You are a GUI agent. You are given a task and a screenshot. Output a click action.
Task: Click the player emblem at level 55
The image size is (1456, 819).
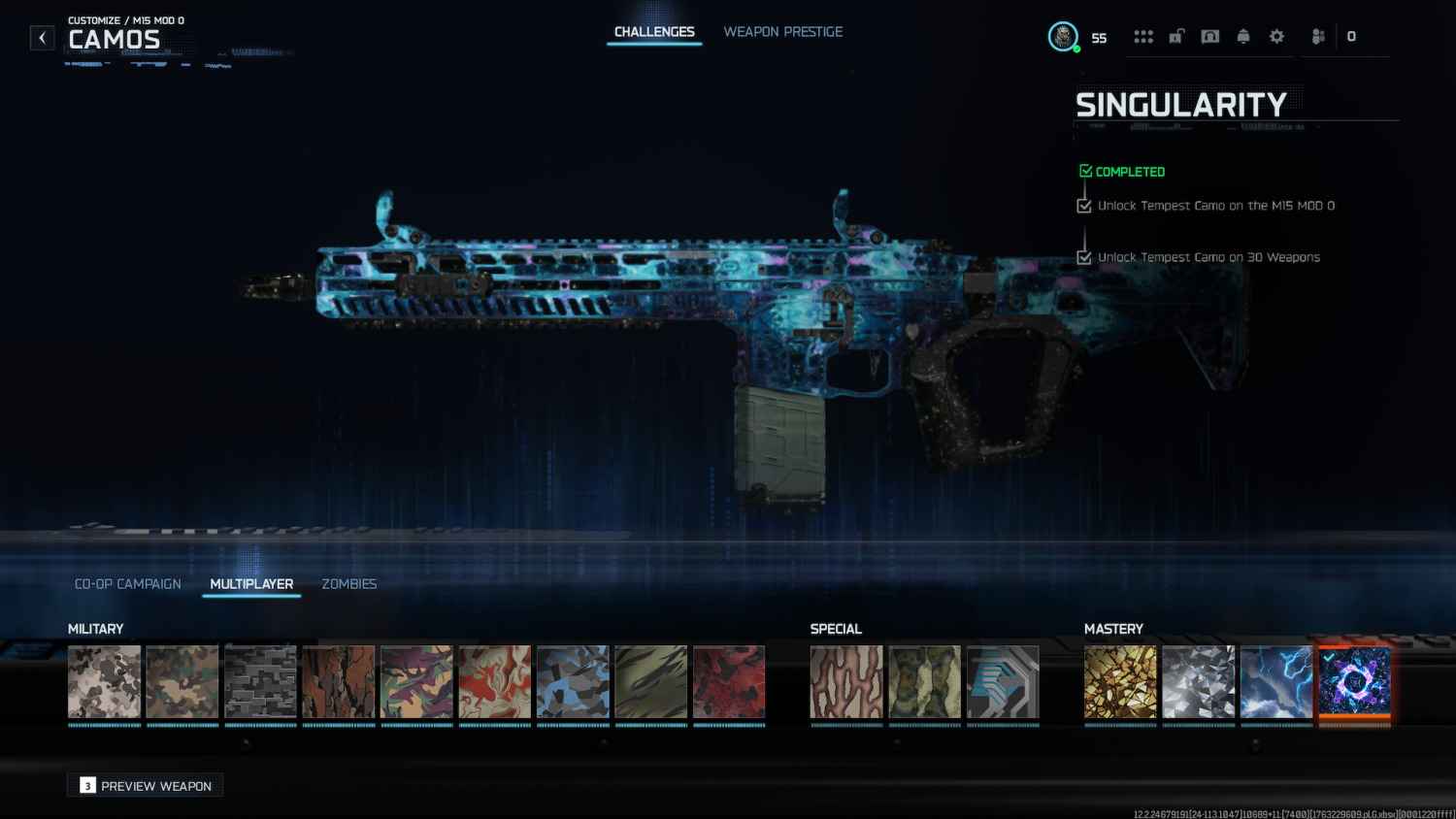pos(1064,35)
